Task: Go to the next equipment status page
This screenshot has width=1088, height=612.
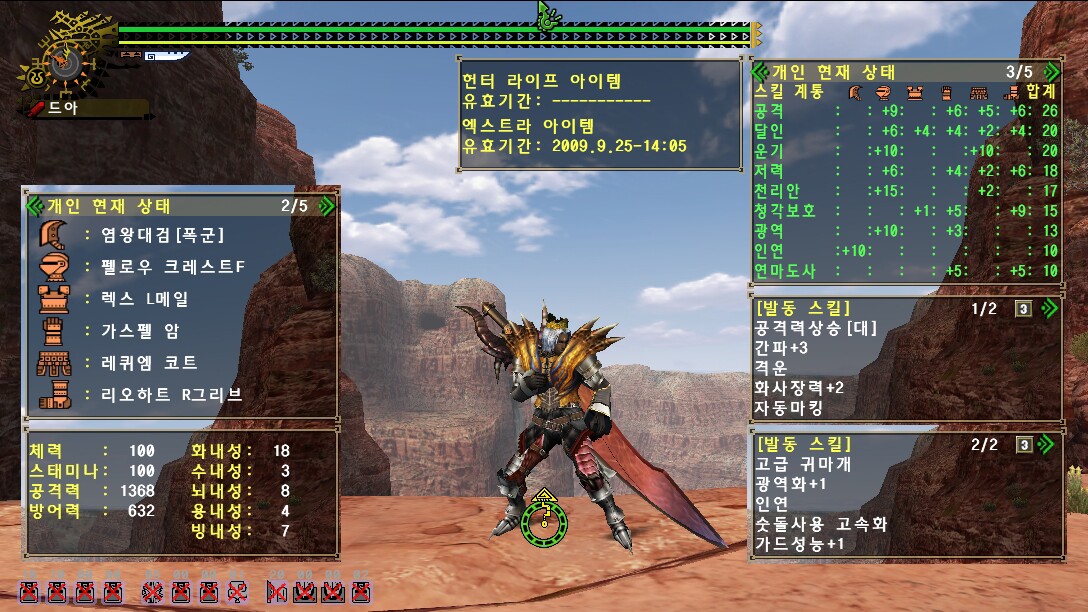Action: (326, 206)
